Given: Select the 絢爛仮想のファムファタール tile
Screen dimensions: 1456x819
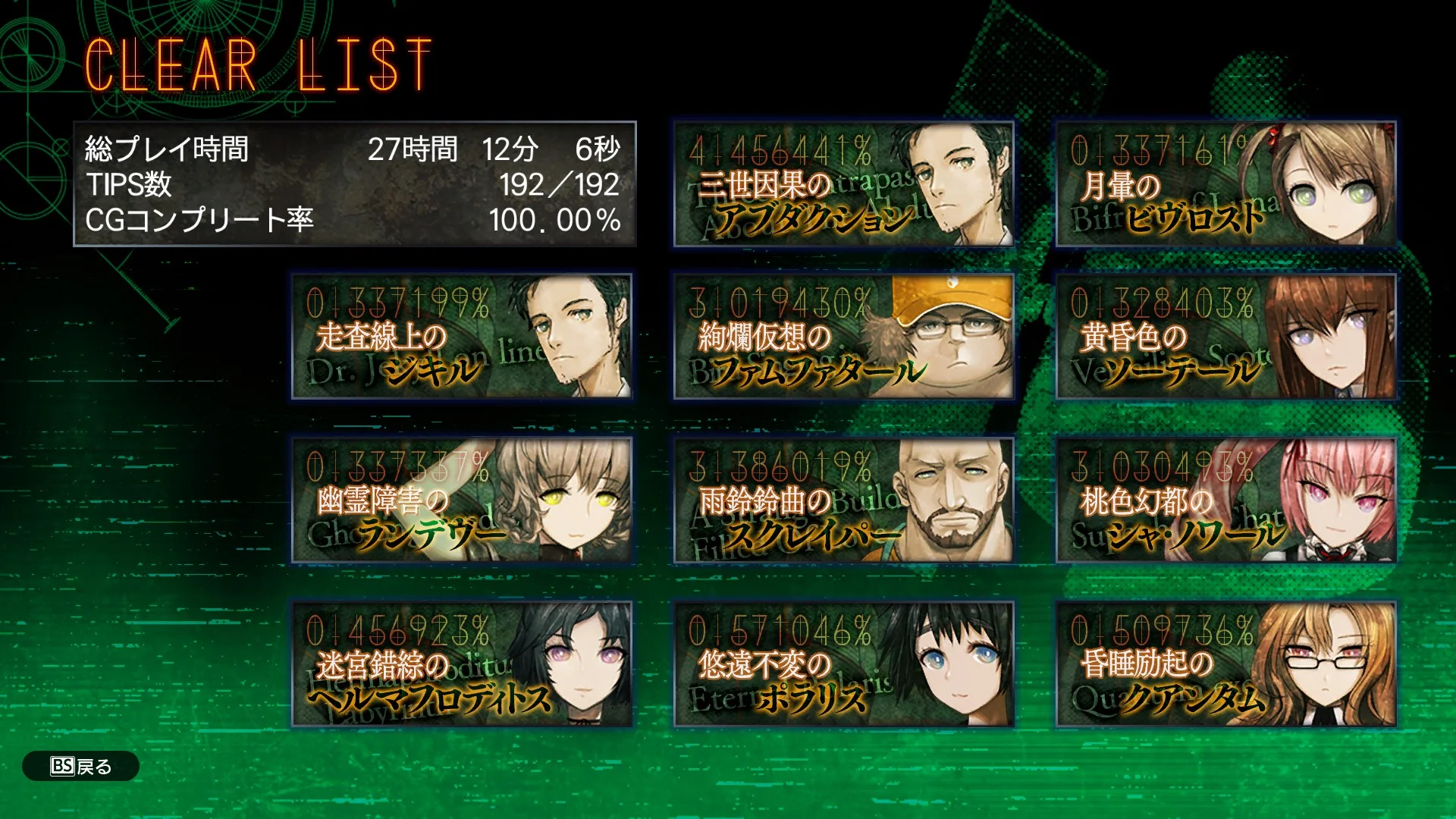Looking at the screenshot, I should click(843, 337).
